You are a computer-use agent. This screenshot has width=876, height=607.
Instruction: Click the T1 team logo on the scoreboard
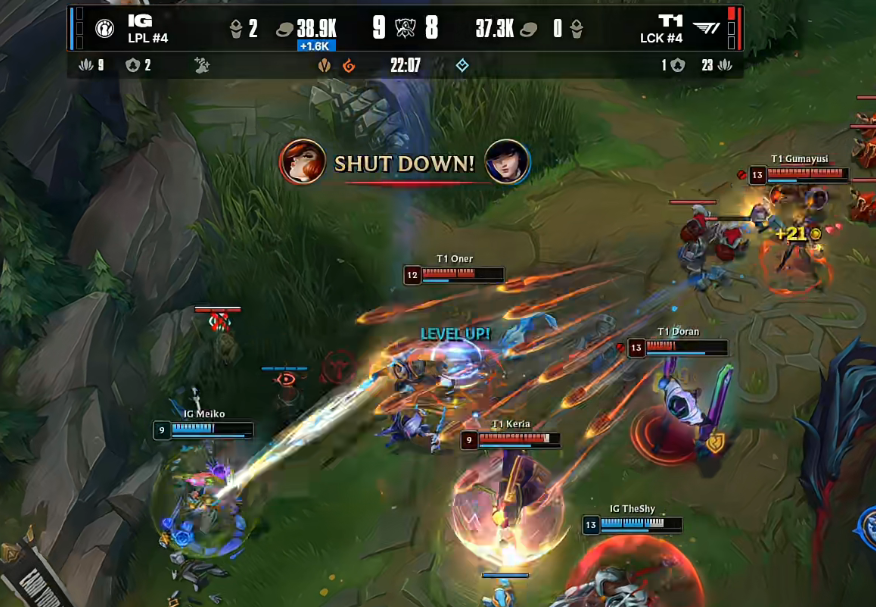point(705,28)
